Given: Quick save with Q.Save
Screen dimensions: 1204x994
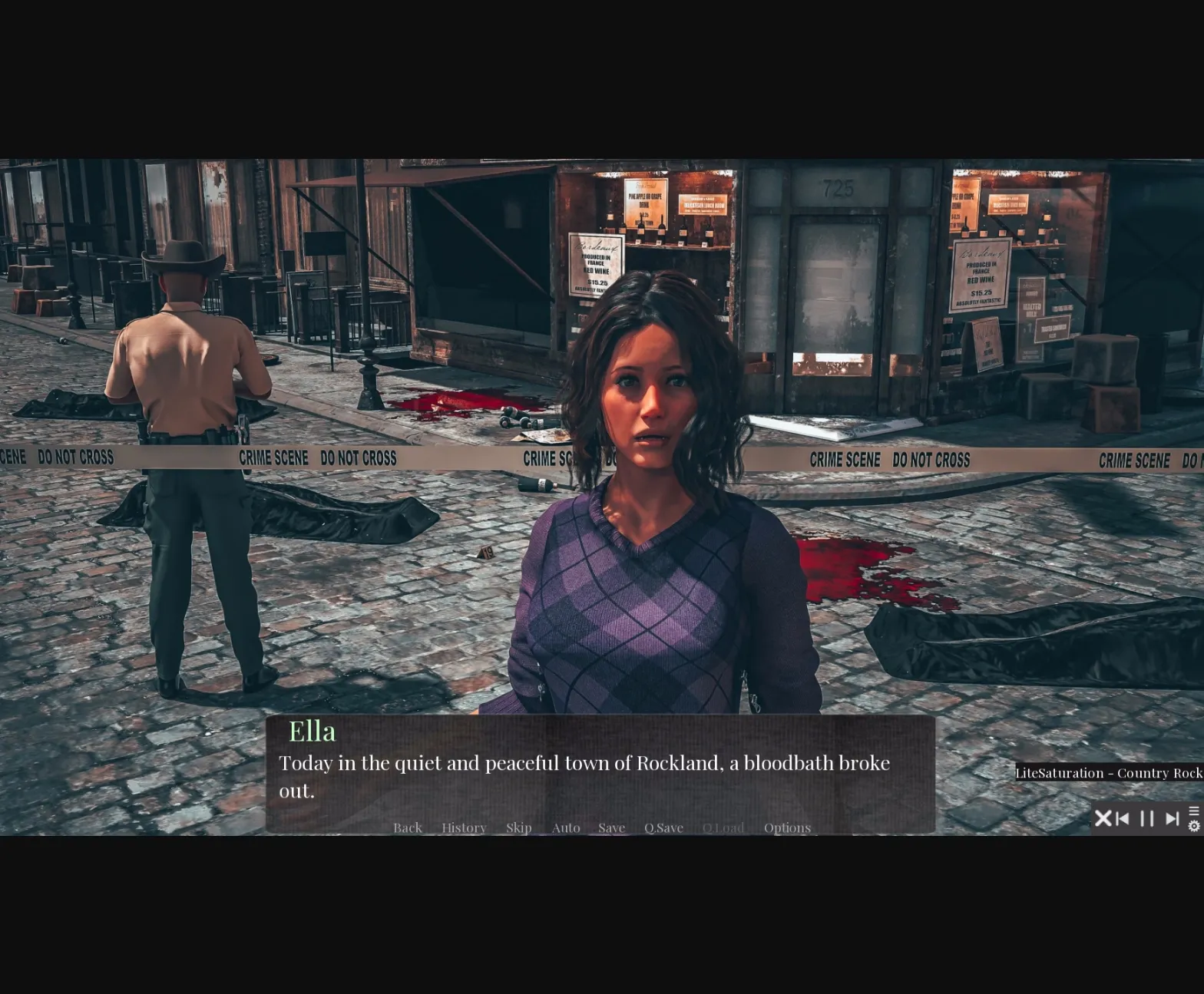Looking at the screenshot, I should (x=663, y=827).
